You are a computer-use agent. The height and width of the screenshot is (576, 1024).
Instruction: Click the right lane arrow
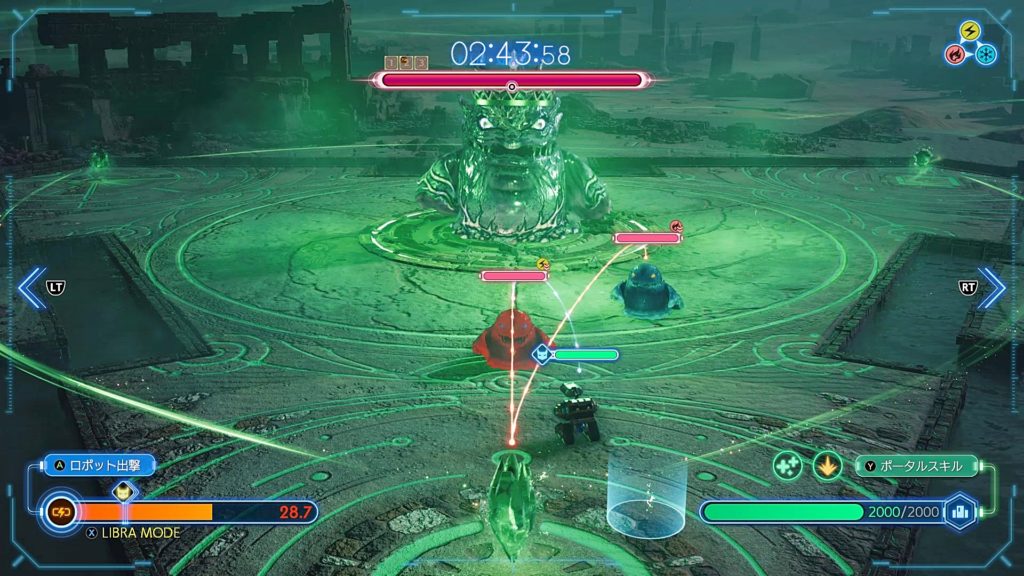tap(992, 287)
